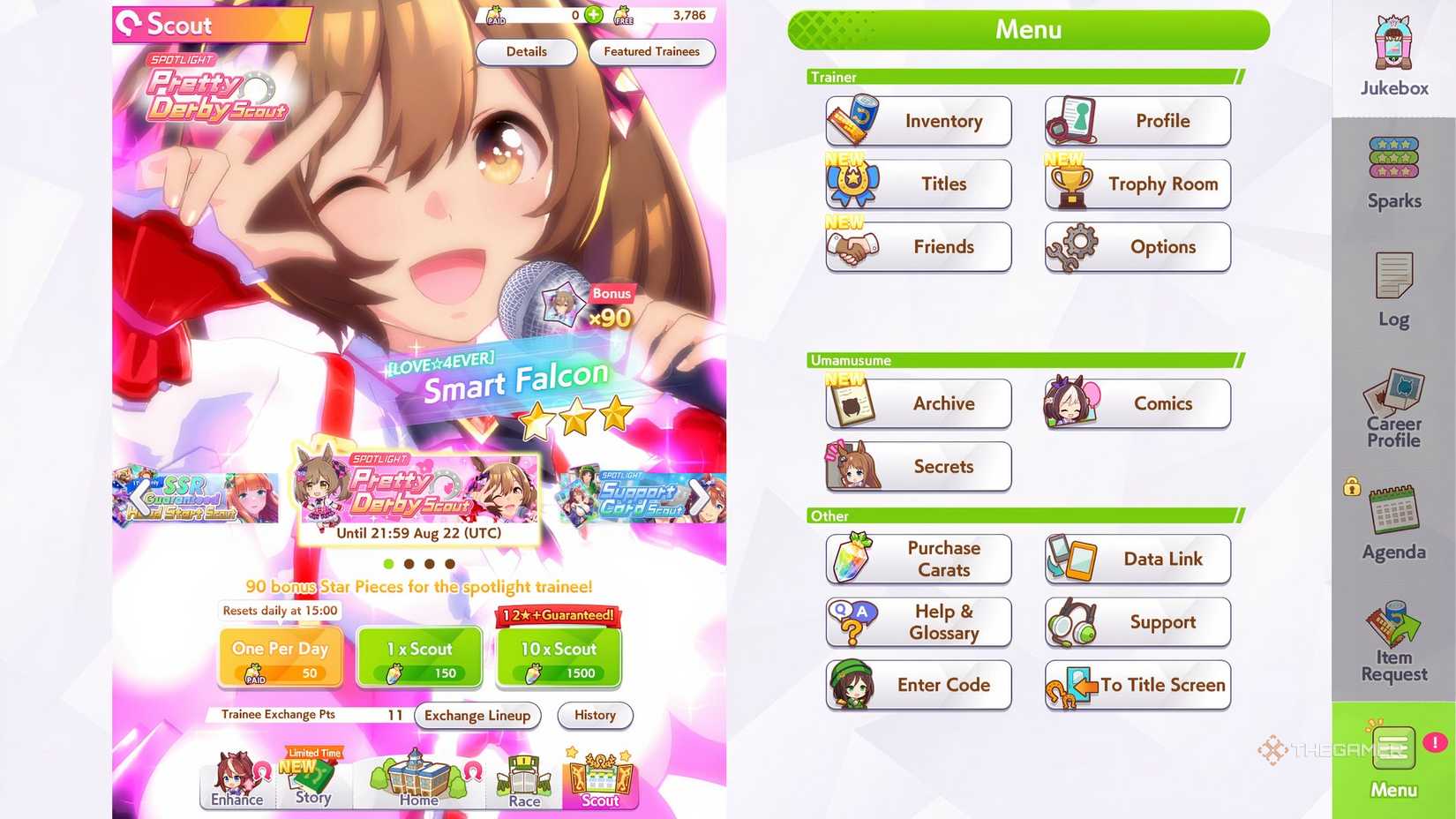The height and width of the screenshot is (819, 1456).
Task: Switch to the Home tab
Action: (418, 780)
